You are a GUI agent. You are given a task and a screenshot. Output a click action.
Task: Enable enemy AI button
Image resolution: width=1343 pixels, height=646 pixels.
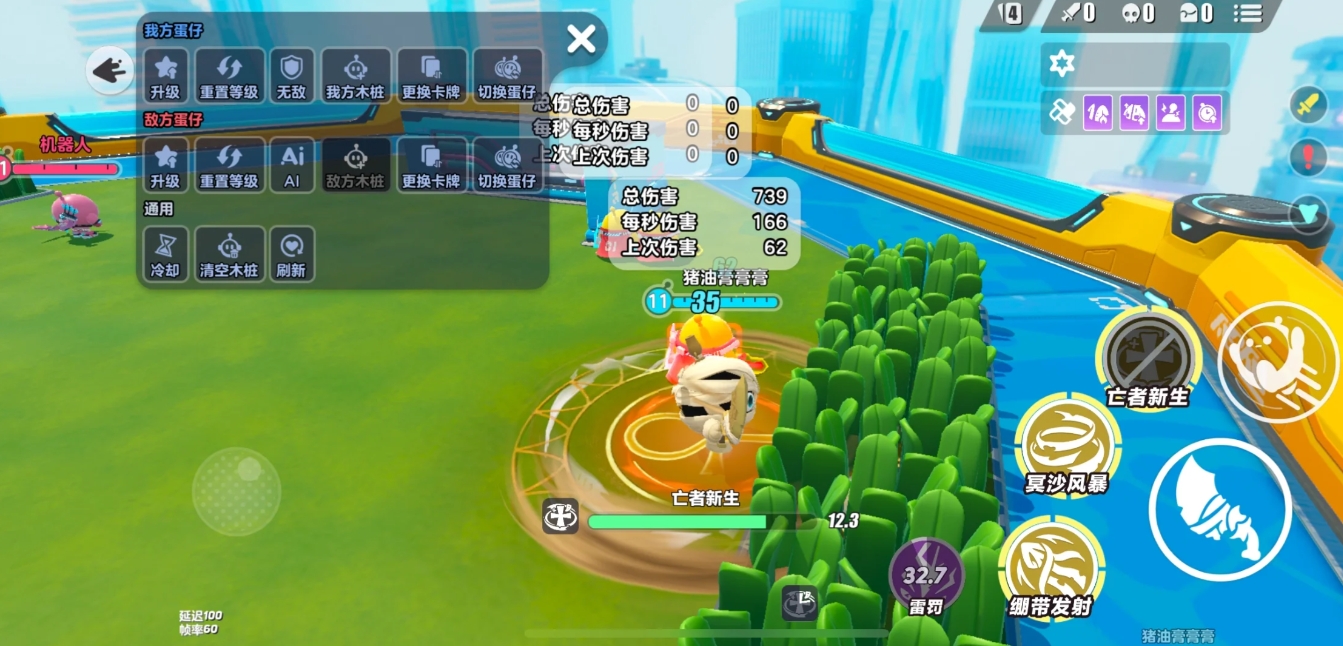click(291, 165)
